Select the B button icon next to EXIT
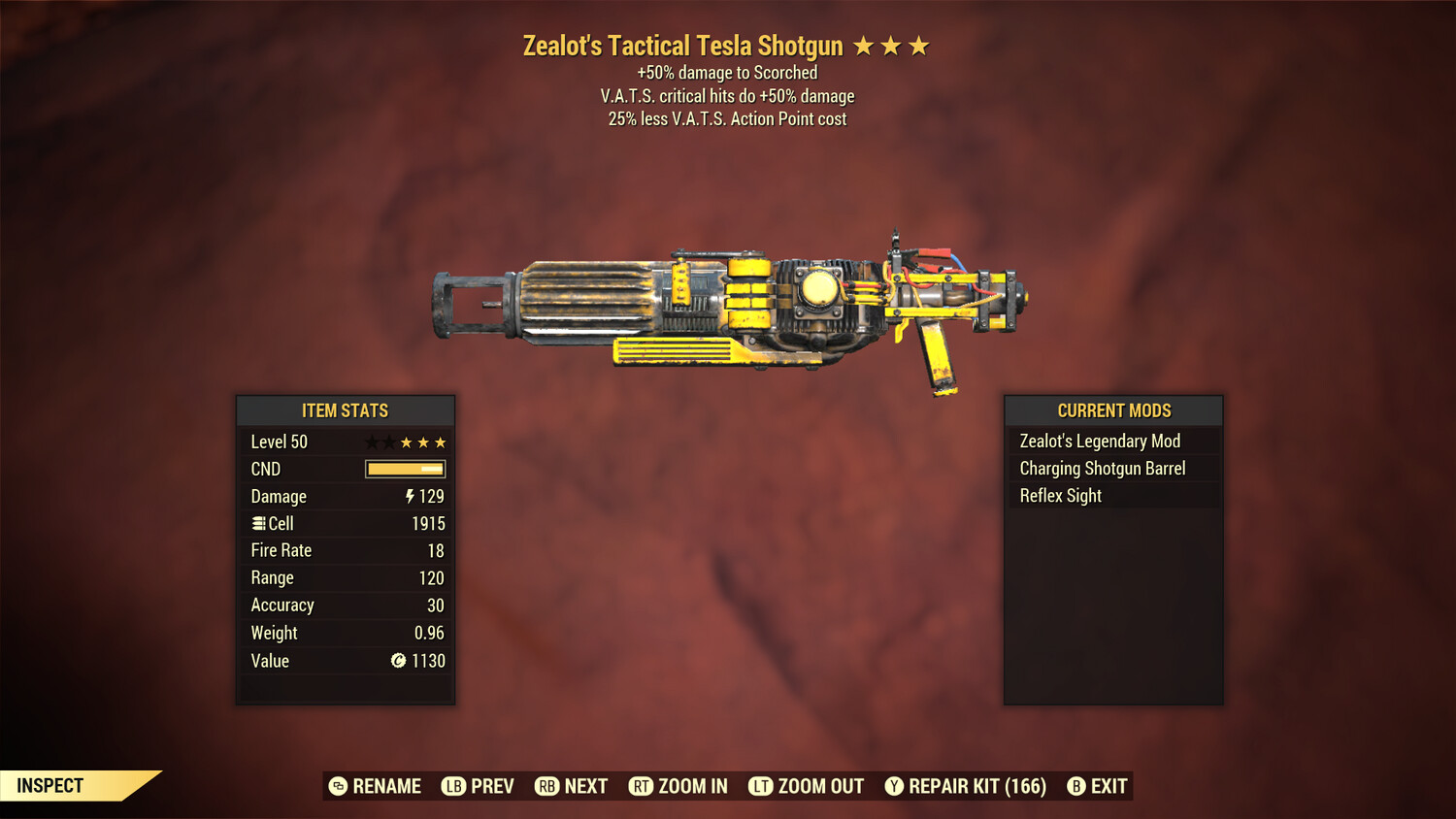The height and width of the screenshot is (819, 1456). tap(1075, 786)
